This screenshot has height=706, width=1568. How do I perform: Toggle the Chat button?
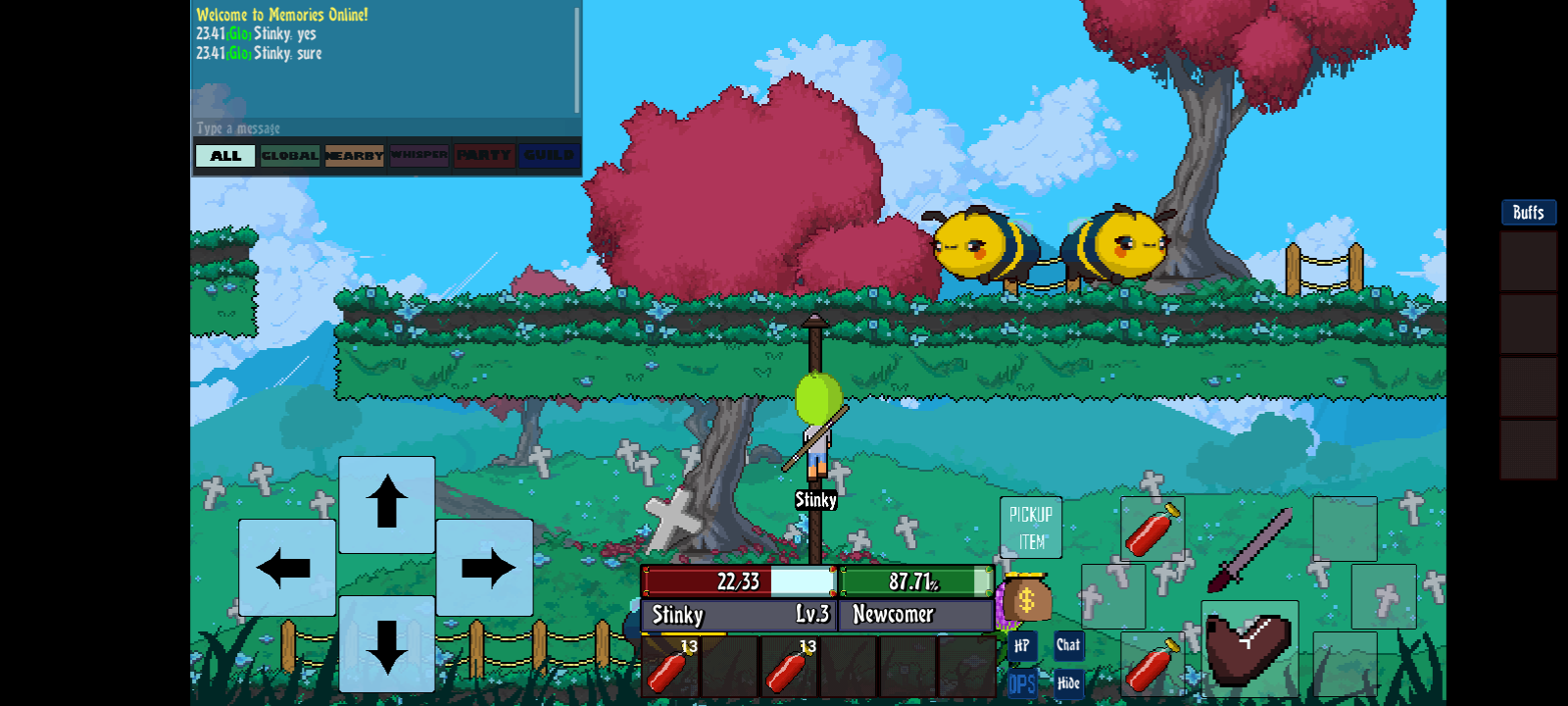[1068, 644]
